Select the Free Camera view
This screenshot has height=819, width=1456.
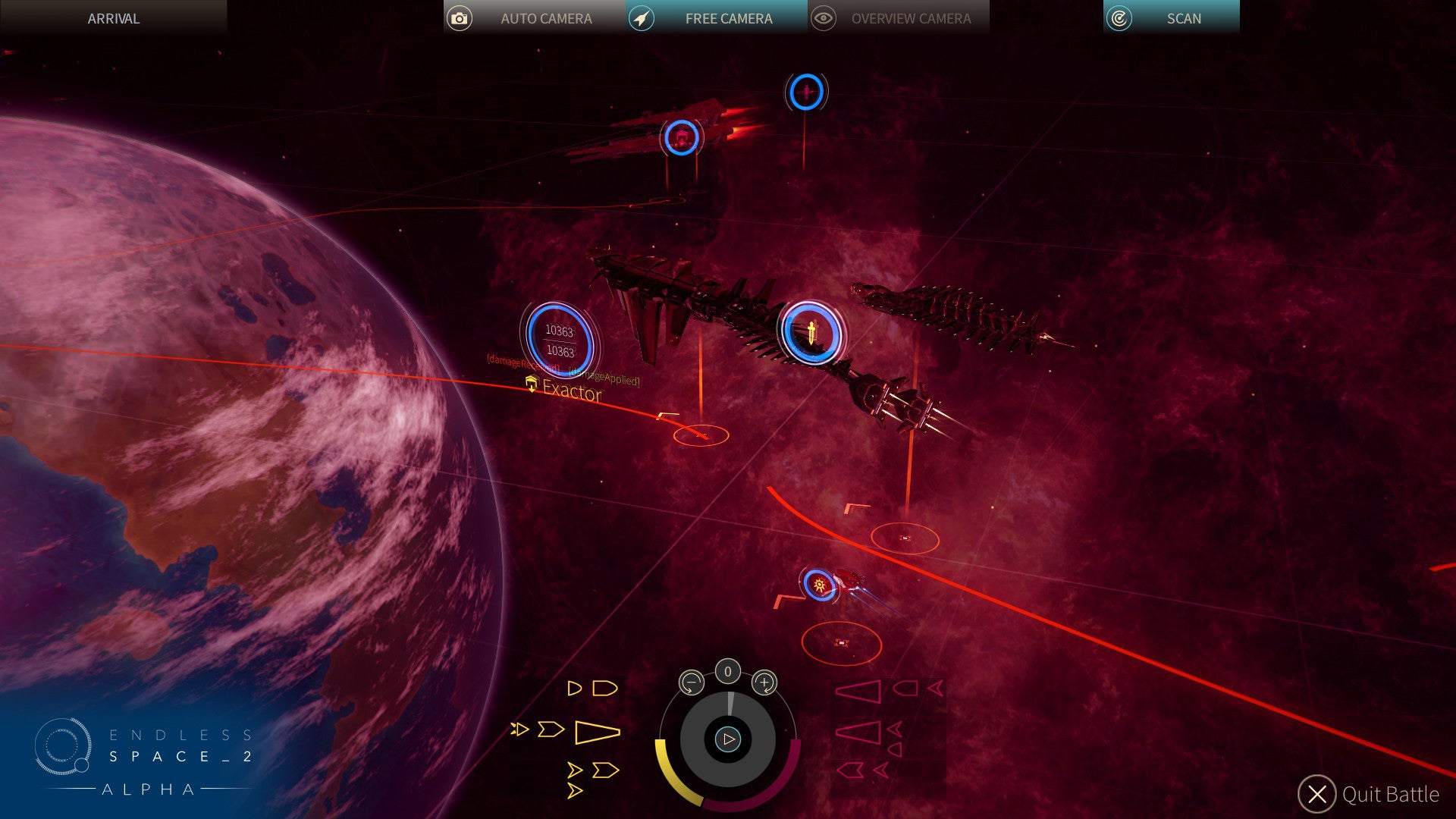(x=716, y=18)
